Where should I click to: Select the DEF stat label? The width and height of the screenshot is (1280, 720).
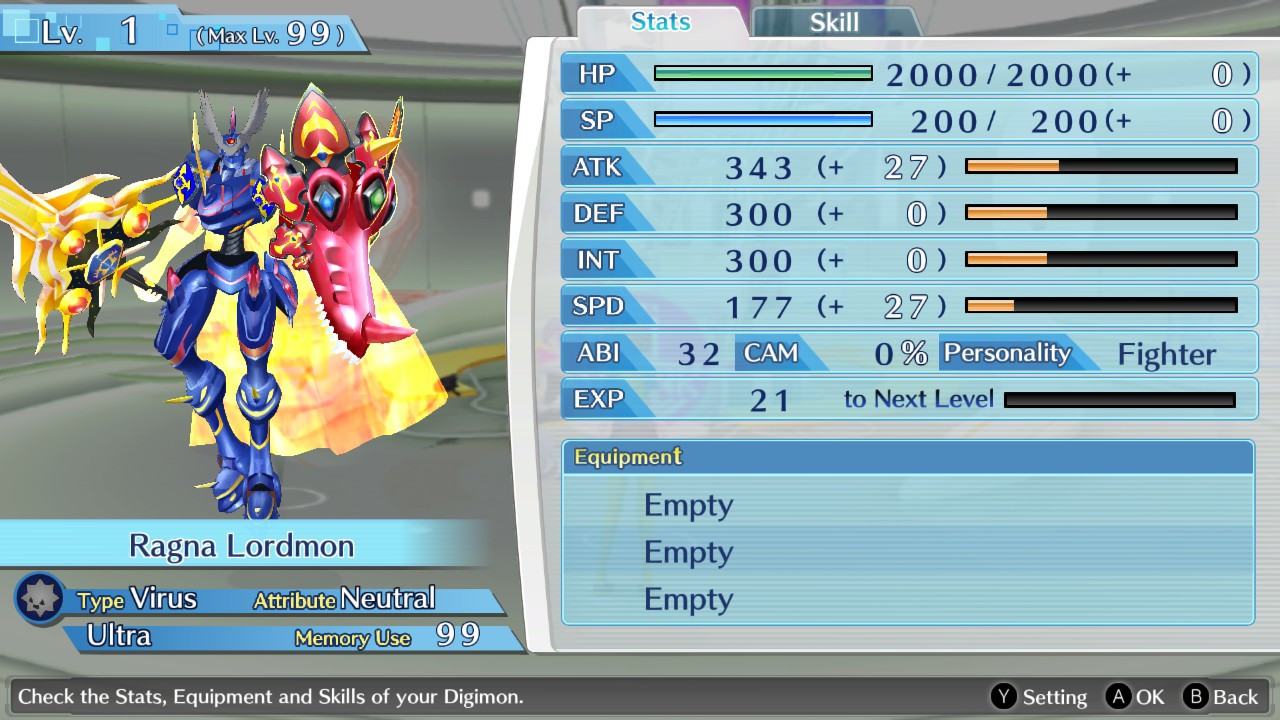(600, 214)
